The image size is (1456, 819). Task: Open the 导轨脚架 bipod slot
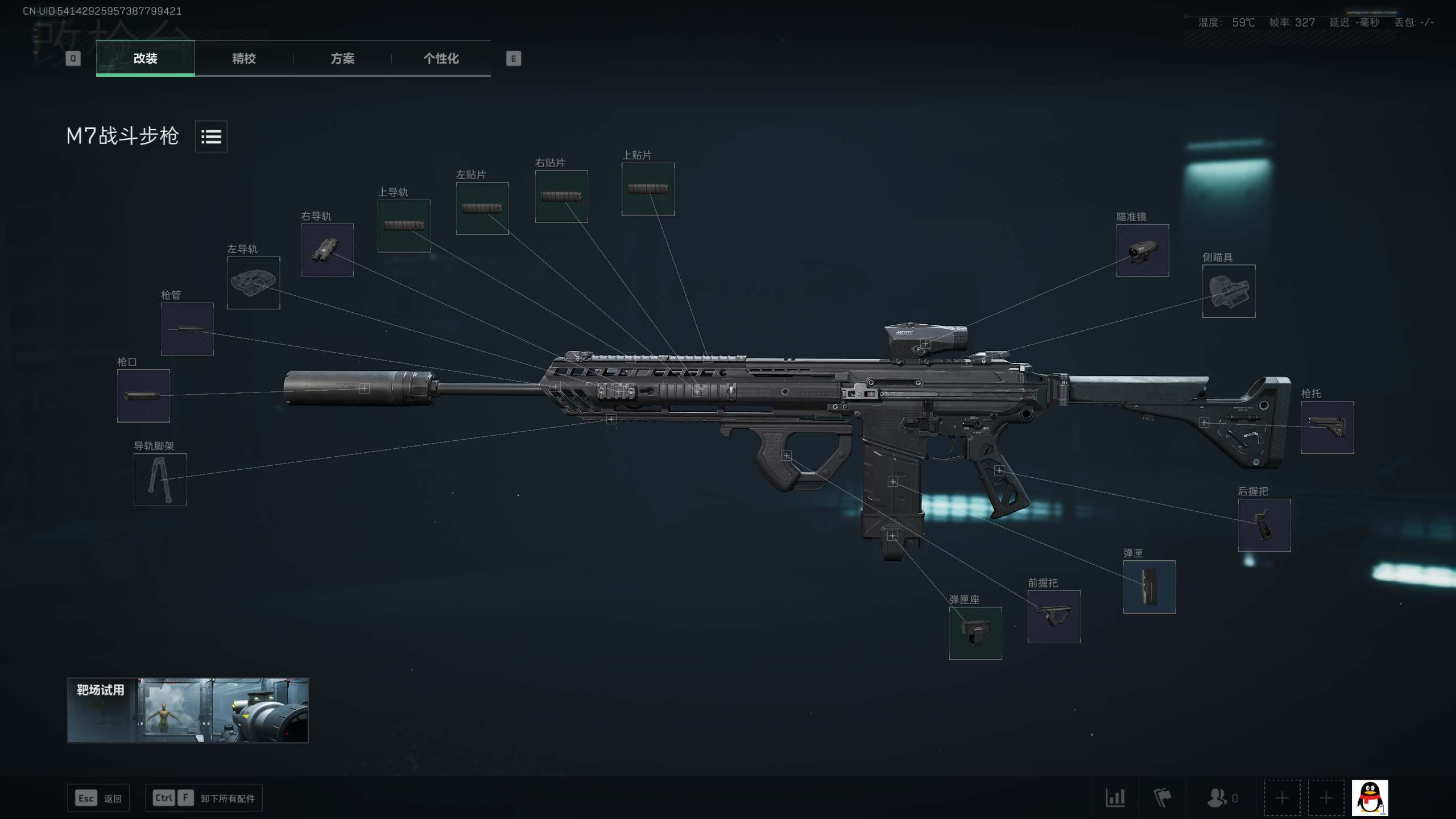tap(160, 479)
